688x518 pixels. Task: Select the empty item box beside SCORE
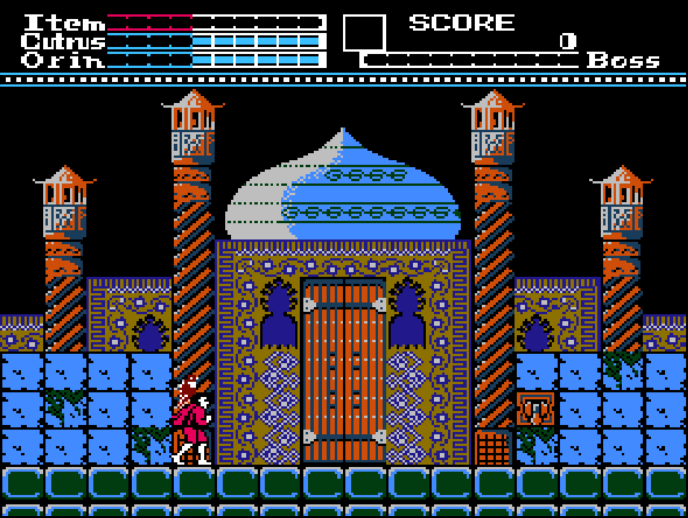pyautogui.click(x=364, y=33)
